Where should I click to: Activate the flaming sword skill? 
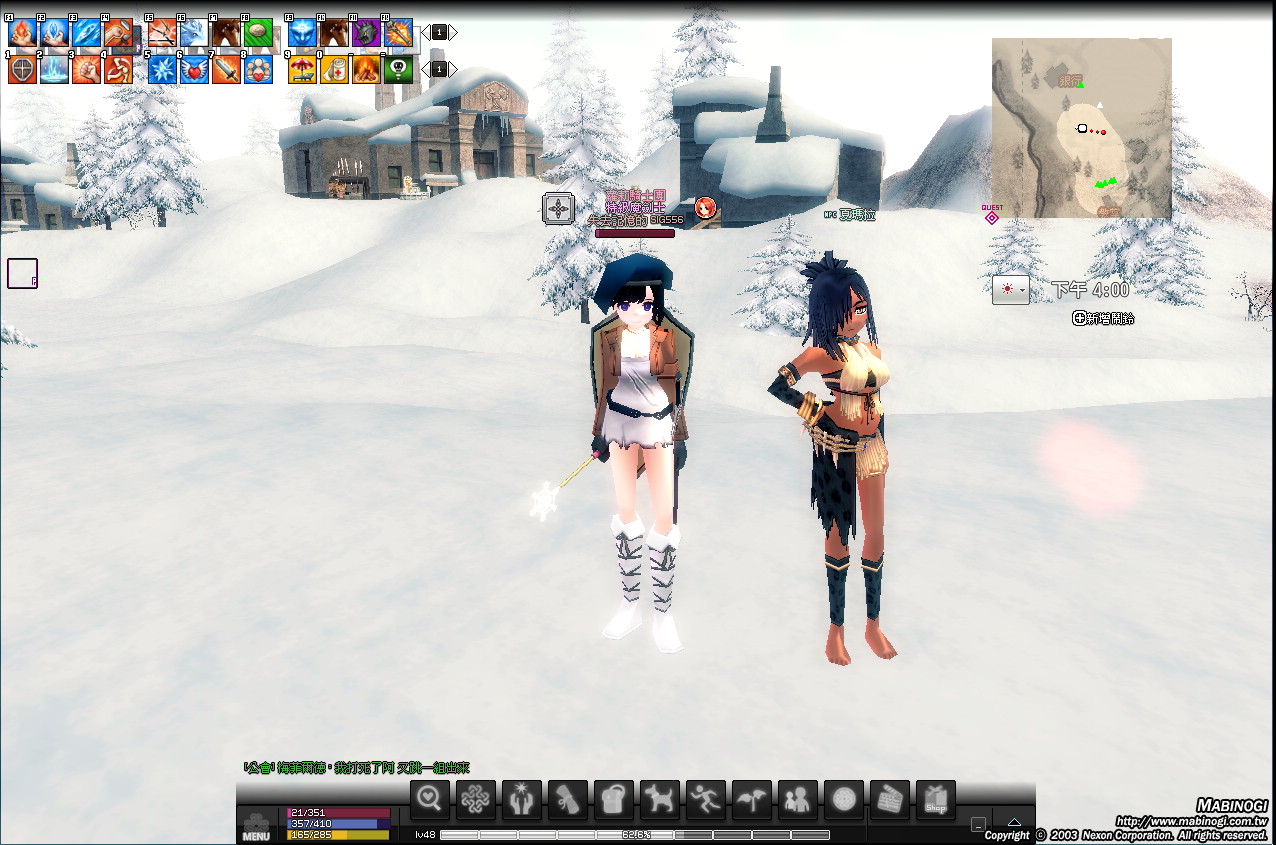pos(398,33)
